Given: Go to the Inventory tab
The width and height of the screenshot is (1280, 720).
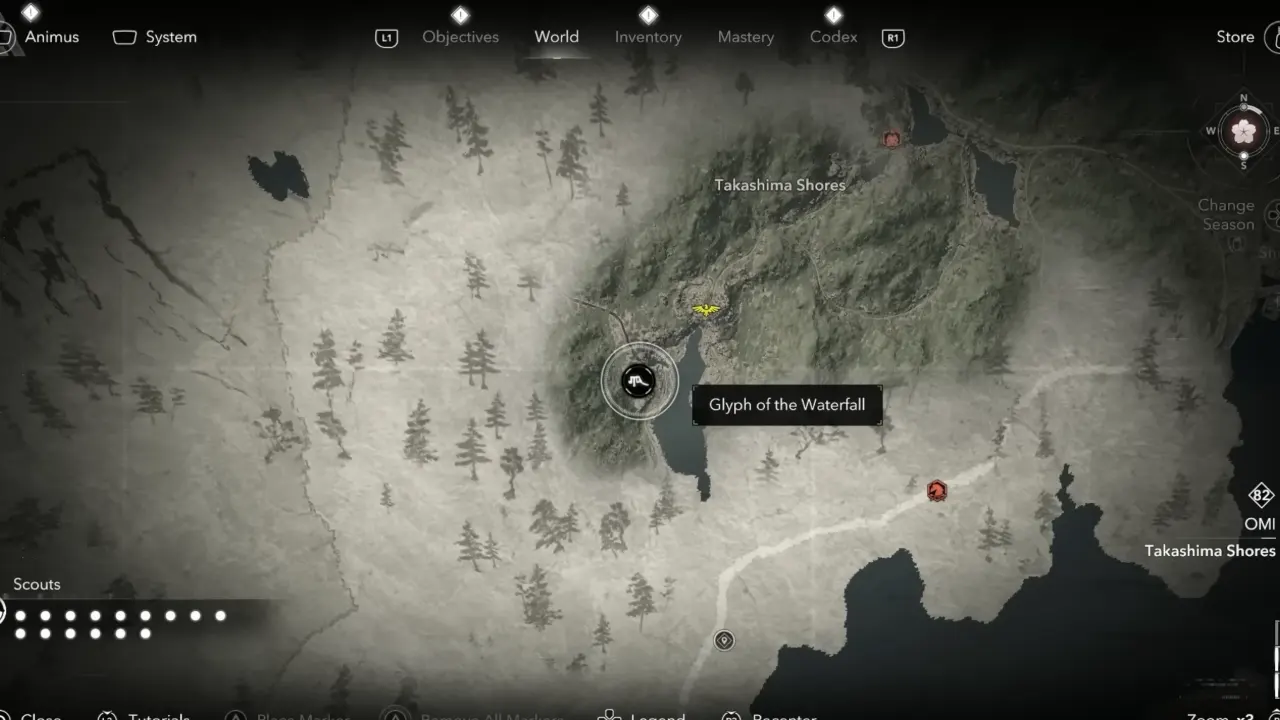Looking at the screenshot, I should coord(648,37).
